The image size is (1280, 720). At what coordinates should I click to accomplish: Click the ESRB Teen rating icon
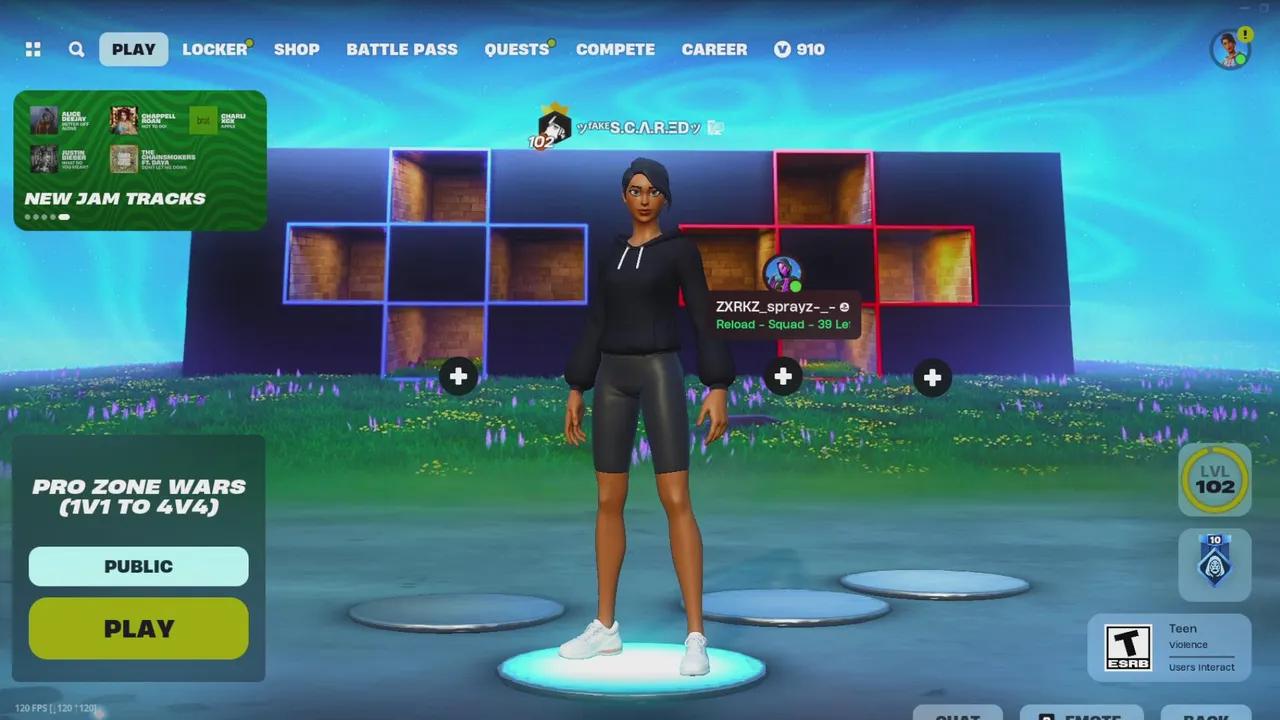tap(1128, 645)
